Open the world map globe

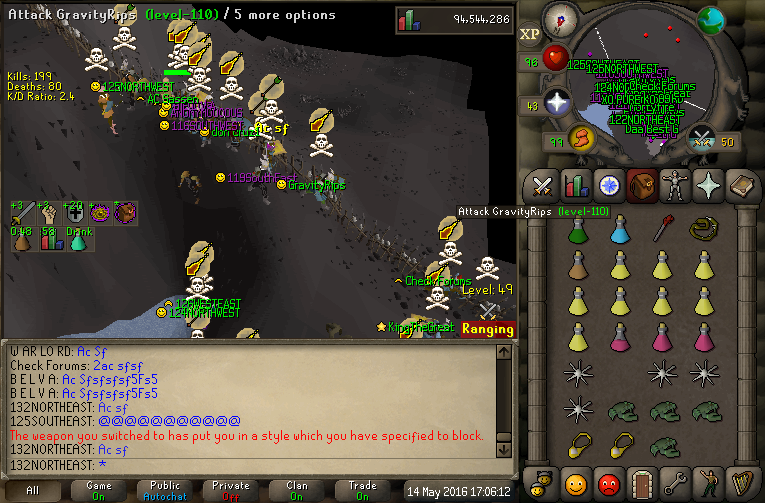click(x=712, y=19)
